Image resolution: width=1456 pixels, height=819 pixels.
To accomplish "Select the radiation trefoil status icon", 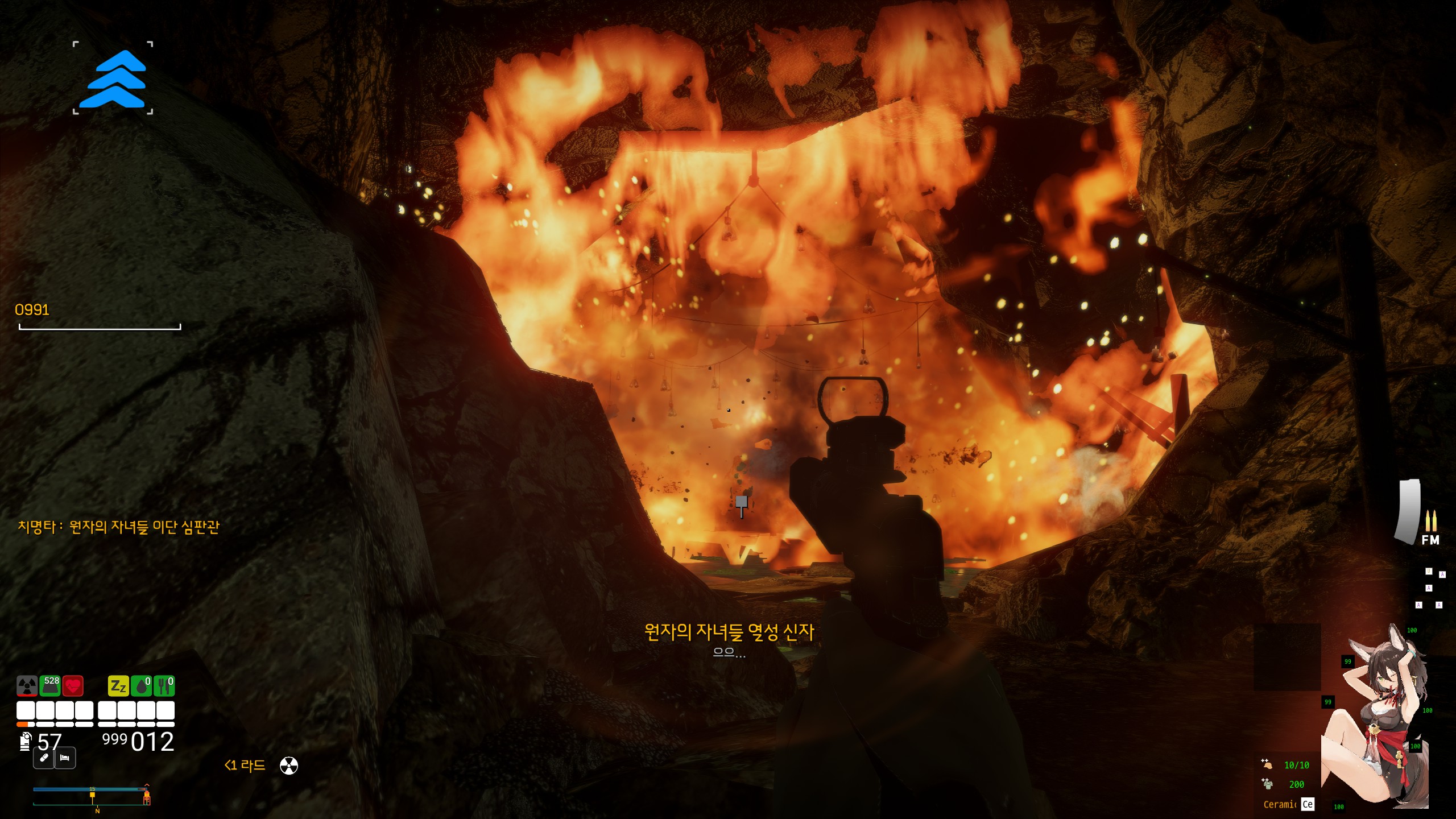I will (27, 686).
